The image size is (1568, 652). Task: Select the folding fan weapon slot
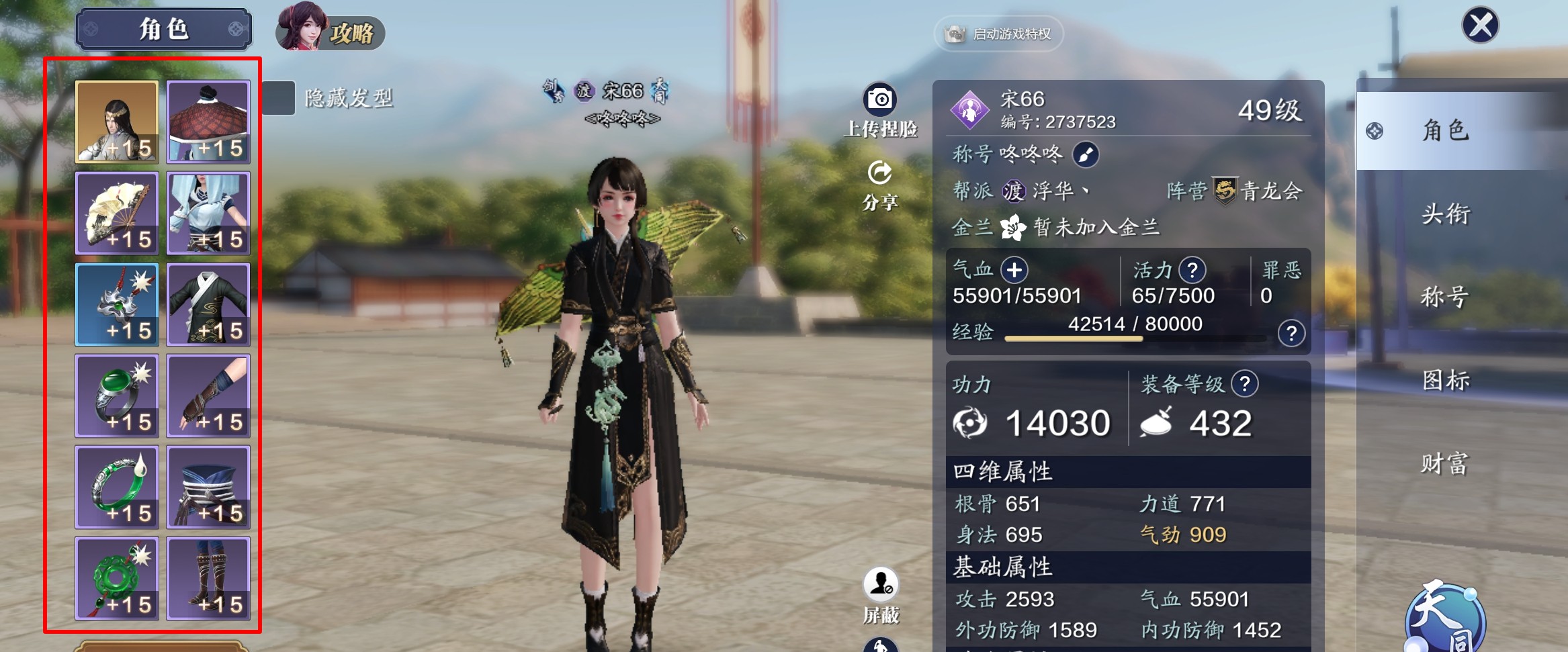[117, 213]
